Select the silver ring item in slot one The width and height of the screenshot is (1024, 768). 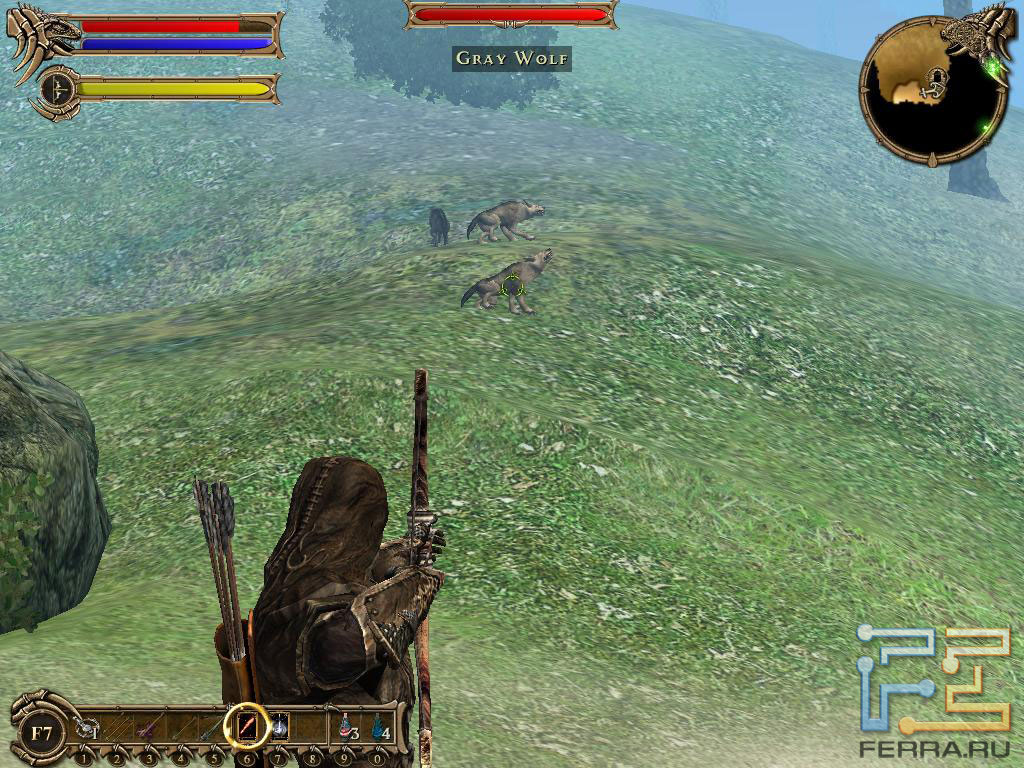click(86, 728)
